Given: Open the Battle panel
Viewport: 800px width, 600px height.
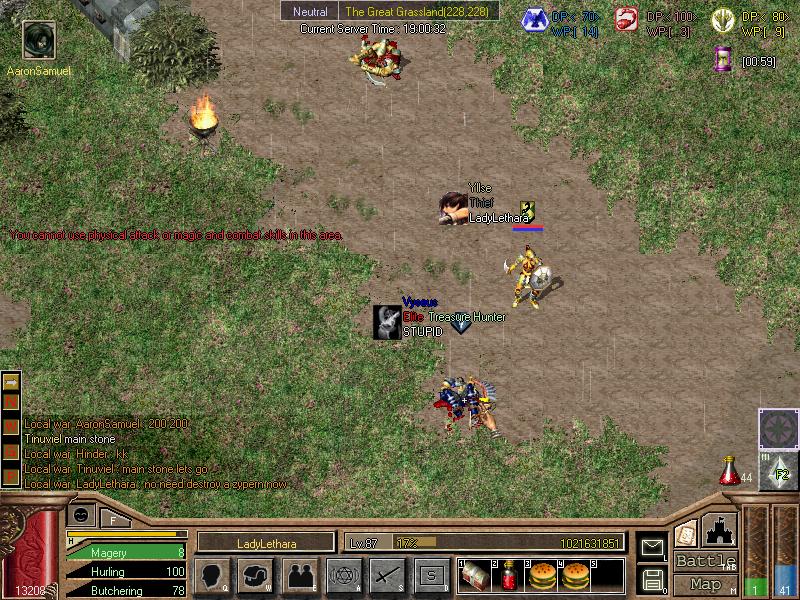Looking at the screenshot, I should 705,561.
